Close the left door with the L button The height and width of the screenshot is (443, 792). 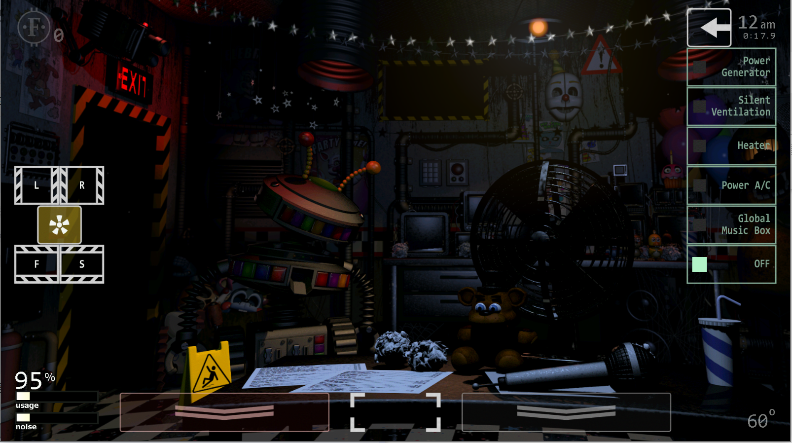click(x=37, y=185)
